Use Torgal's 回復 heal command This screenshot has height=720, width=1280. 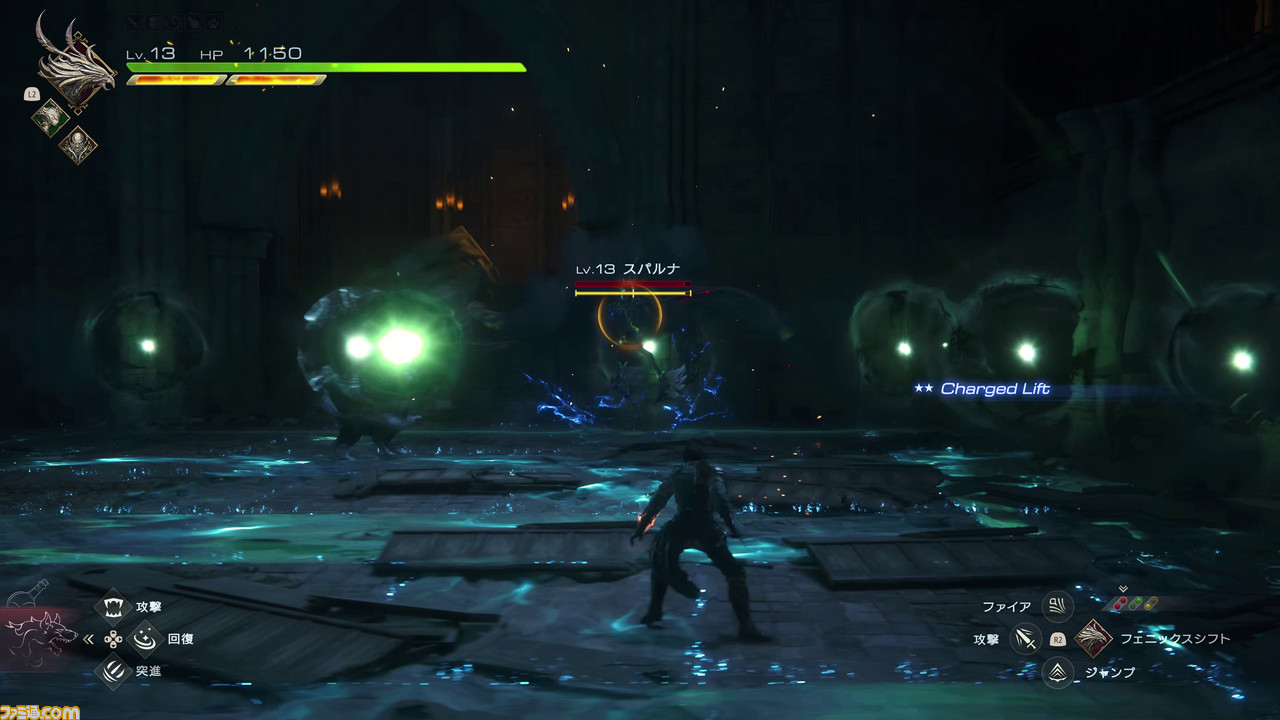146,638
